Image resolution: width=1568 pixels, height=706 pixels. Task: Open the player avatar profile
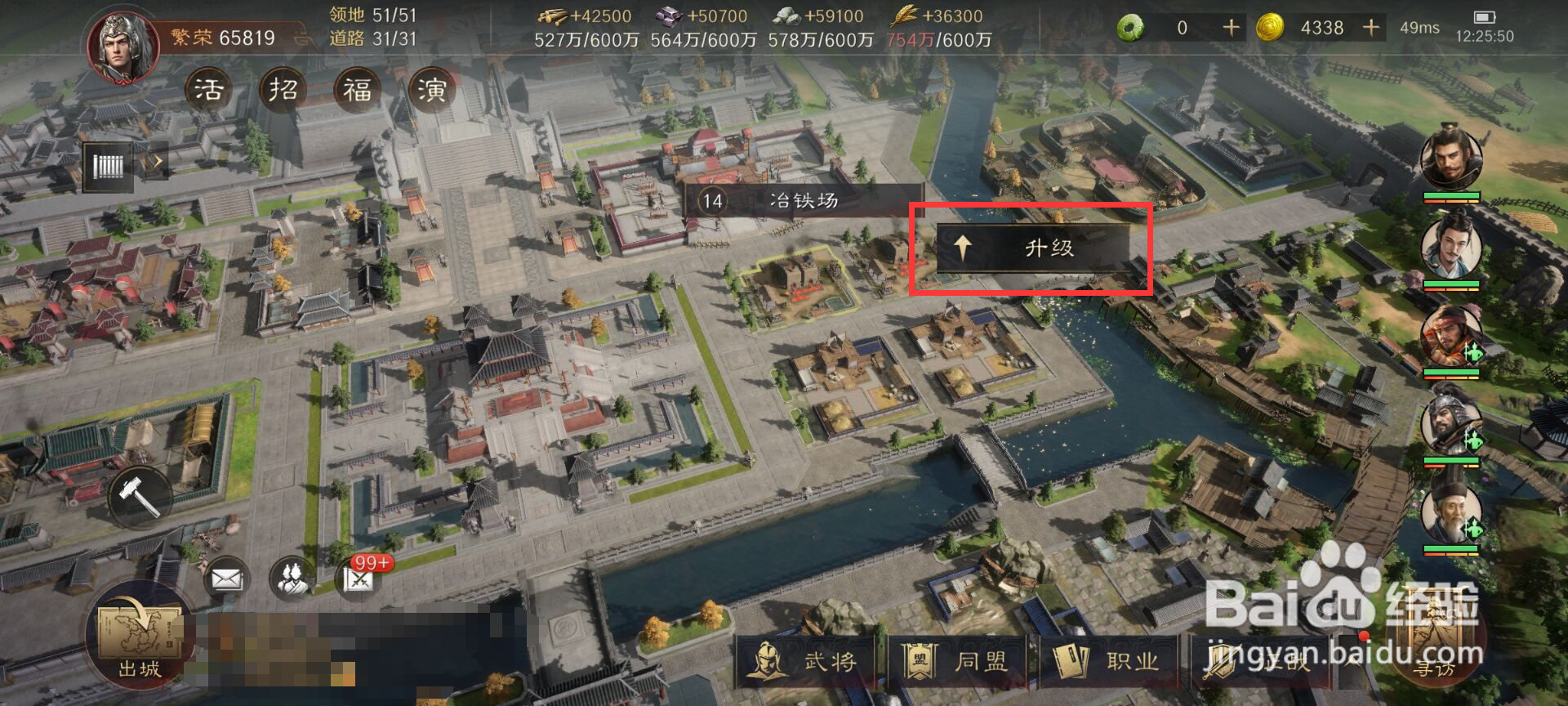click(123, 46)
